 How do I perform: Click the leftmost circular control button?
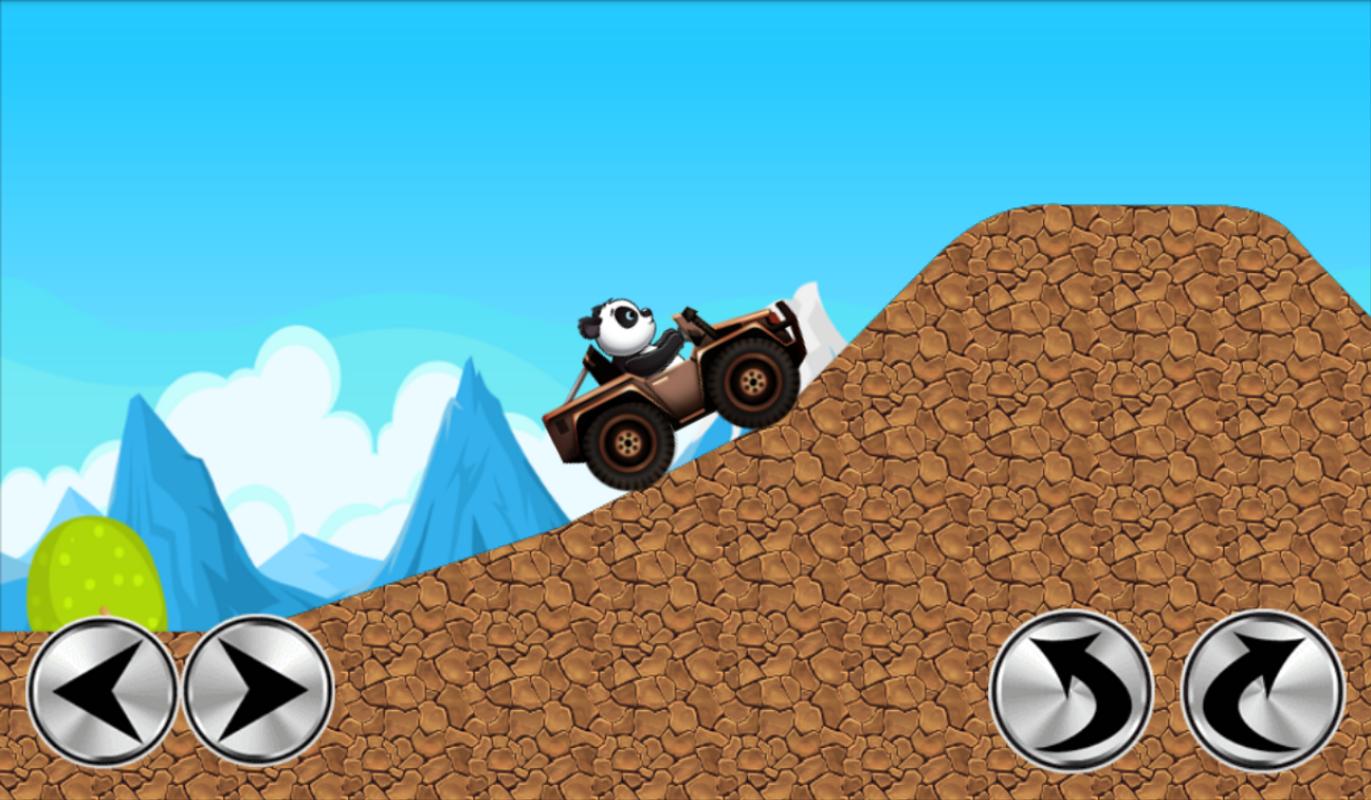[x=100, y=690]
